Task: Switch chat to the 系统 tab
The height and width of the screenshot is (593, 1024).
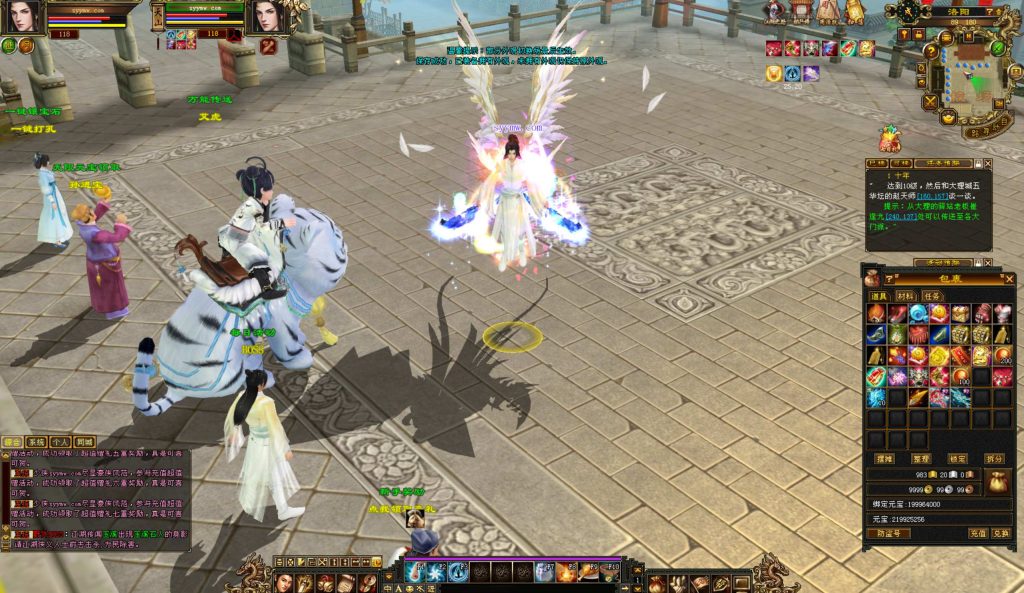Action: (37, 441)
